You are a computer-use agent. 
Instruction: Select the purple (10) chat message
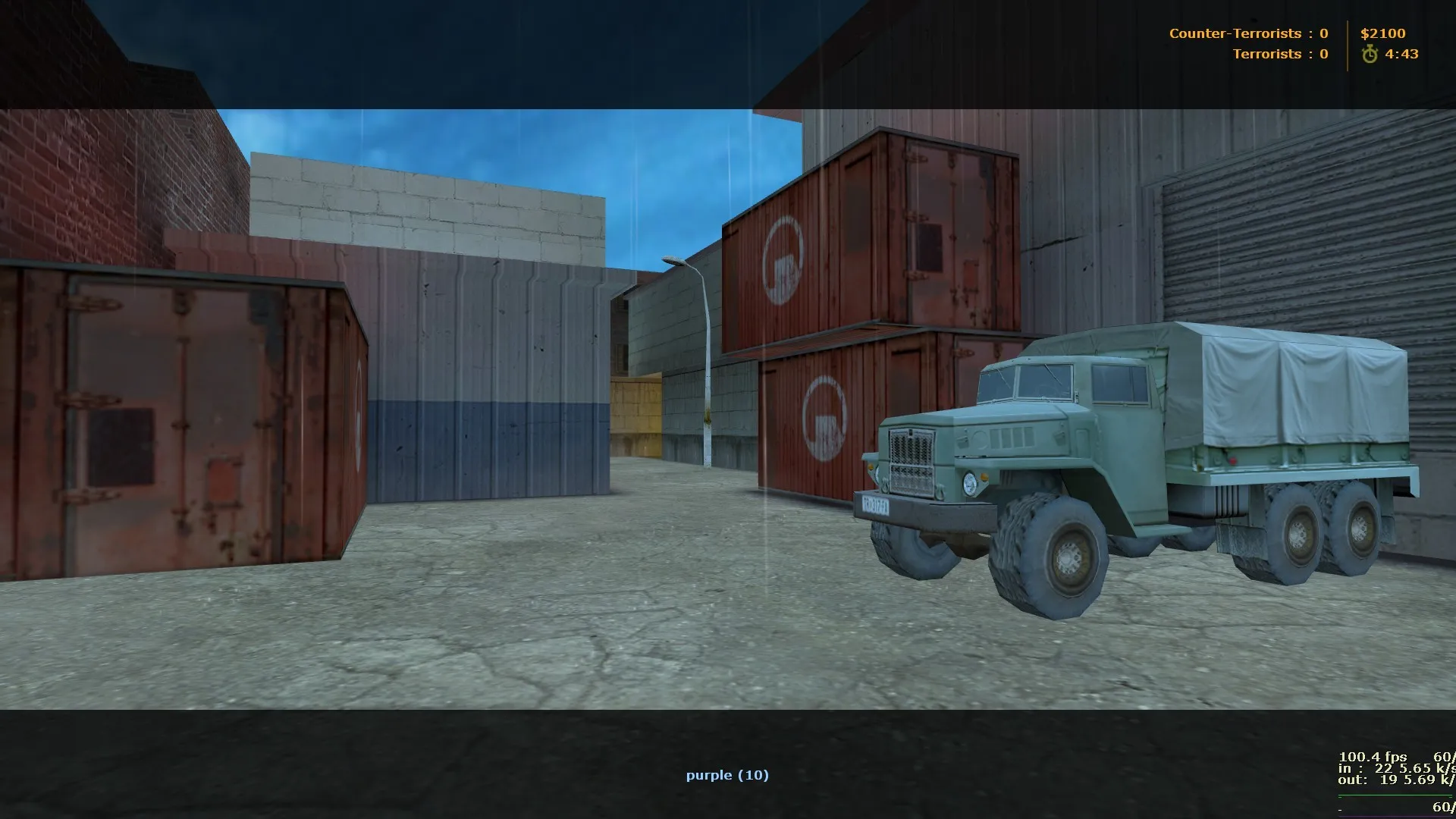(x=726, y=775)
